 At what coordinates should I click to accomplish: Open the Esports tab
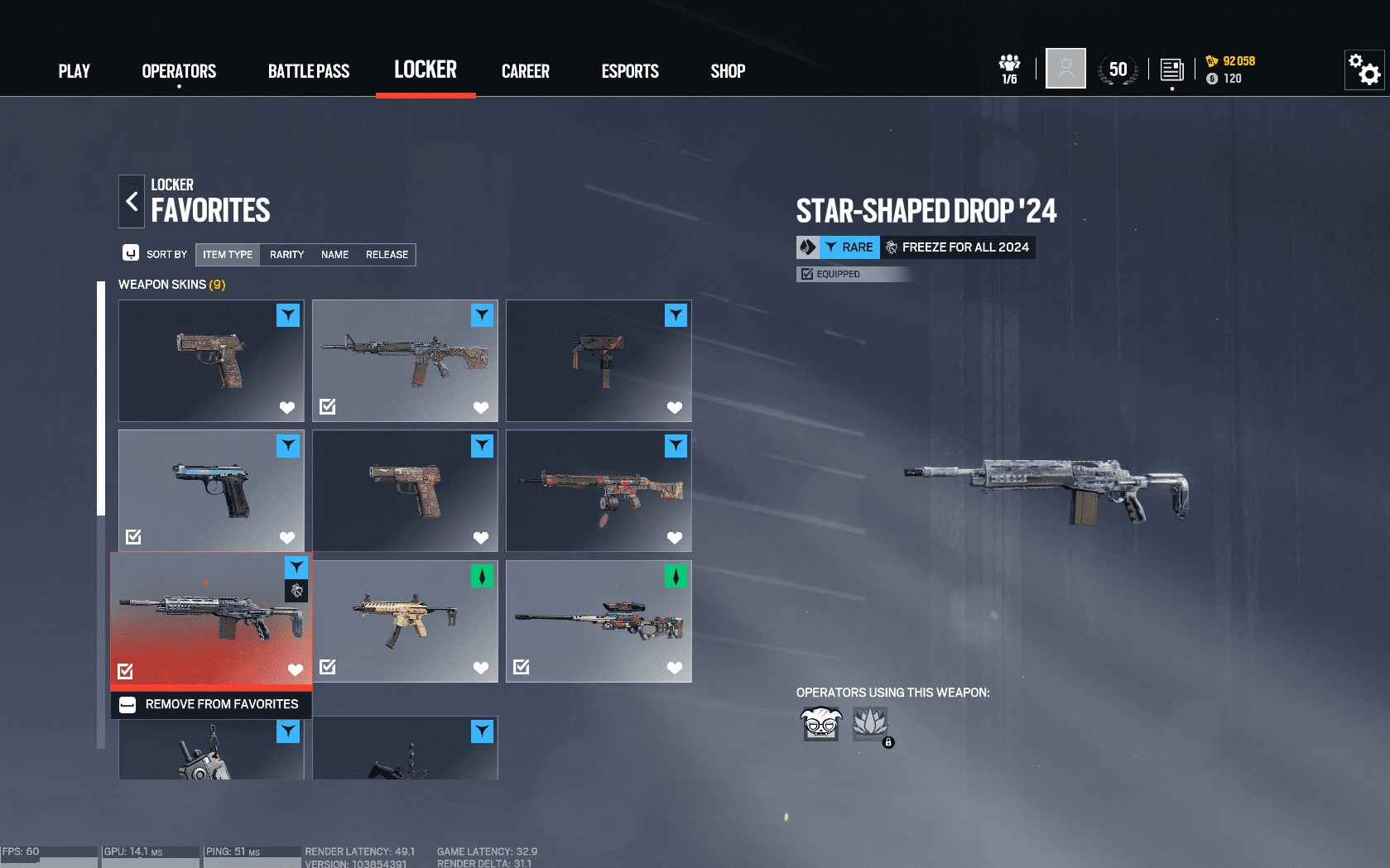coord(630,71)
